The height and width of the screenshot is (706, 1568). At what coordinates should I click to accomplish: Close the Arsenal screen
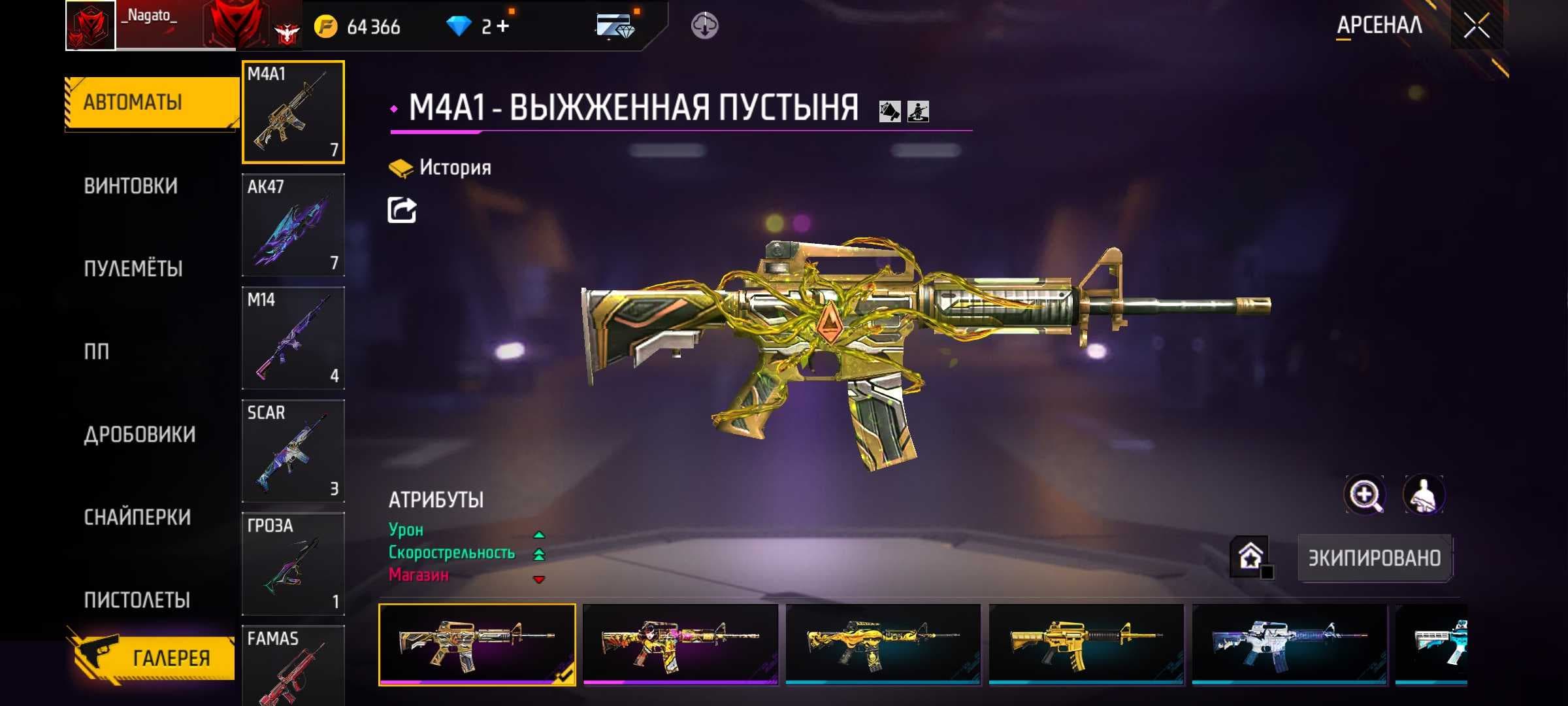pyautogui.click(x=1476, y=26)
